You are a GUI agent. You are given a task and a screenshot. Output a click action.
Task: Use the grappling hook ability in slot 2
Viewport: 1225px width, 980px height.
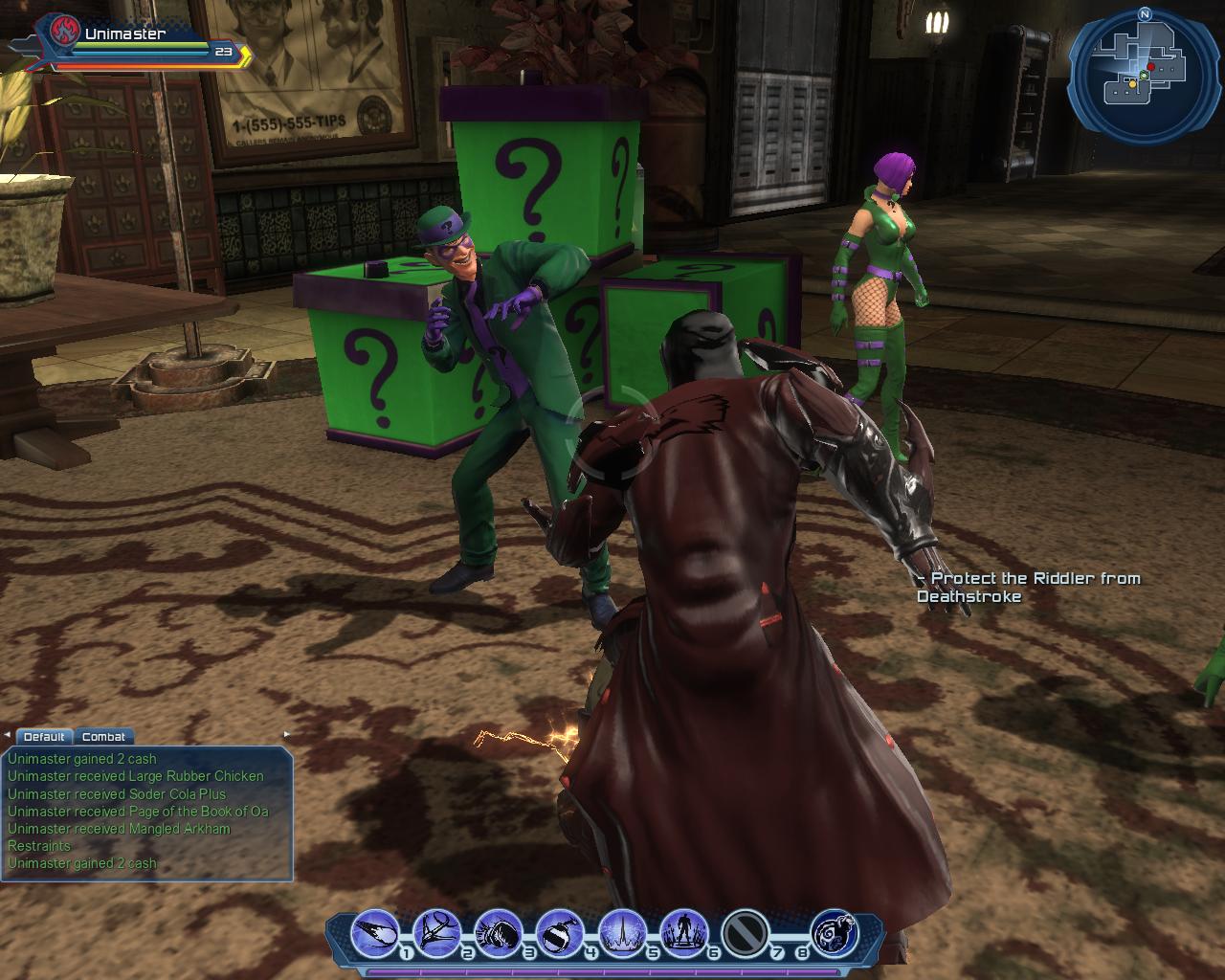(x=437, y=933)
